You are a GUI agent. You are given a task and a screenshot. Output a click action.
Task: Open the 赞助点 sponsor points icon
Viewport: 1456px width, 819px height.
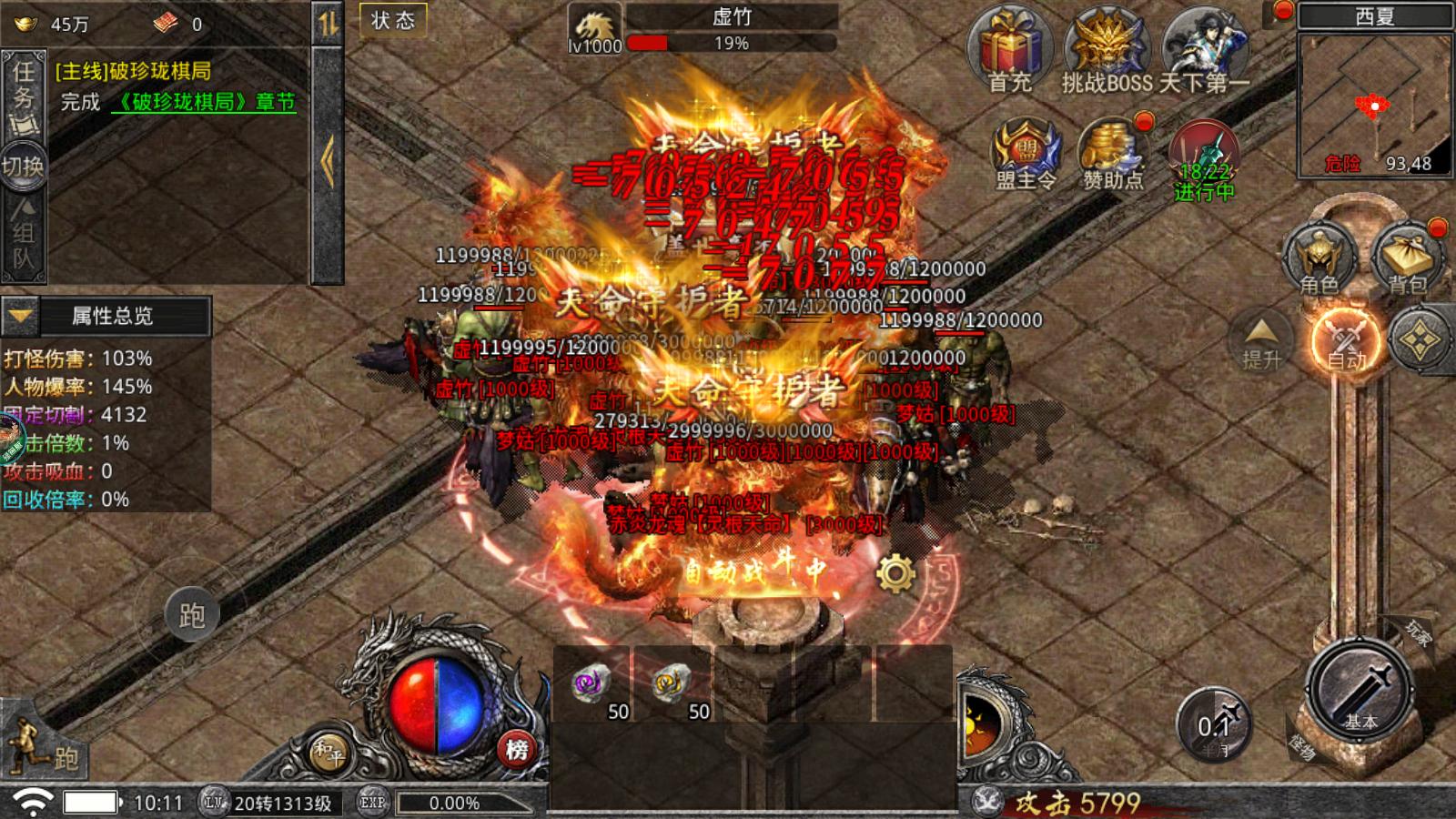(1112, 153)
